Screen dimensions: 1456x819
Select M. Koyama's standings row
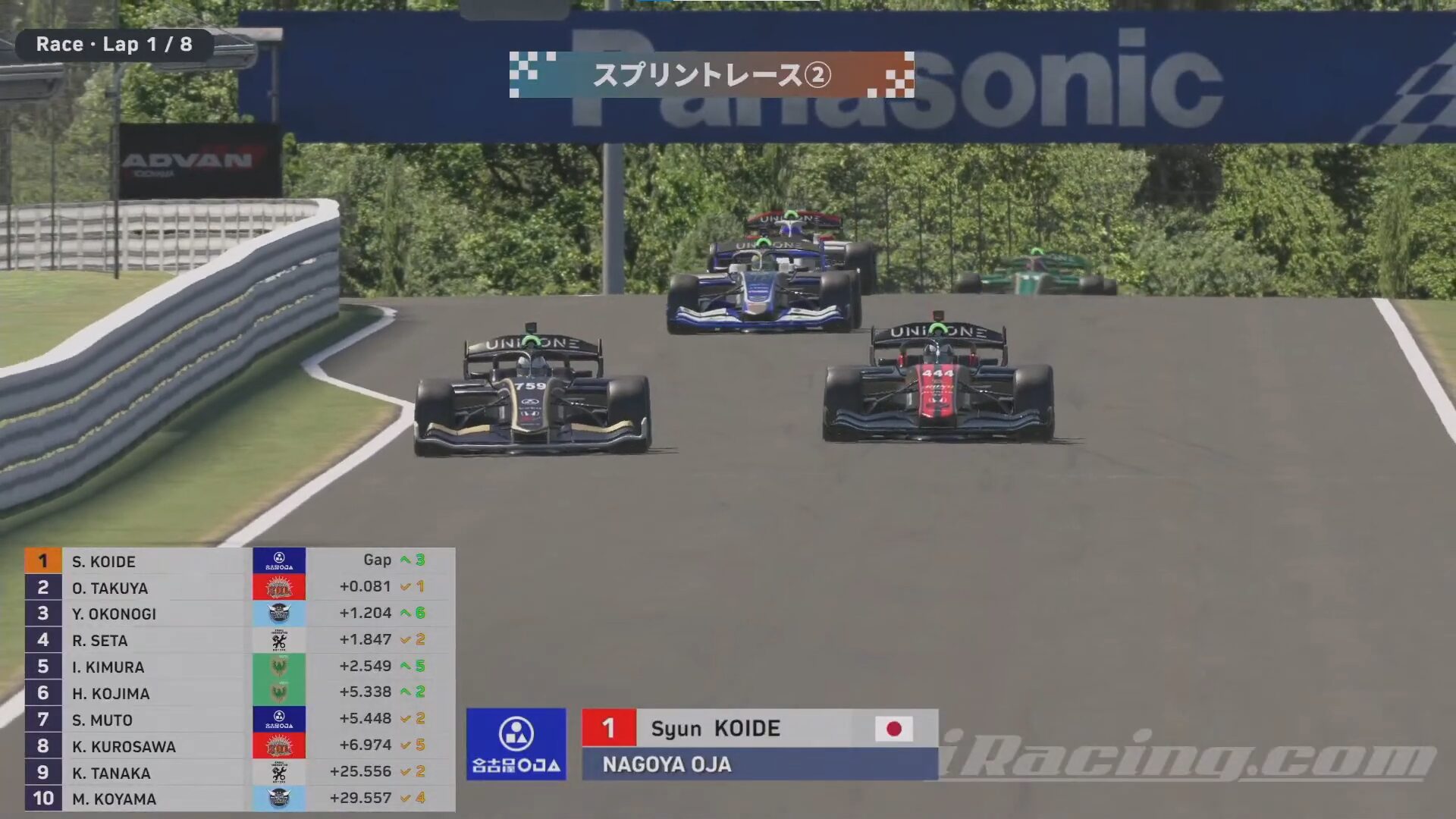(x=114, y=799)
